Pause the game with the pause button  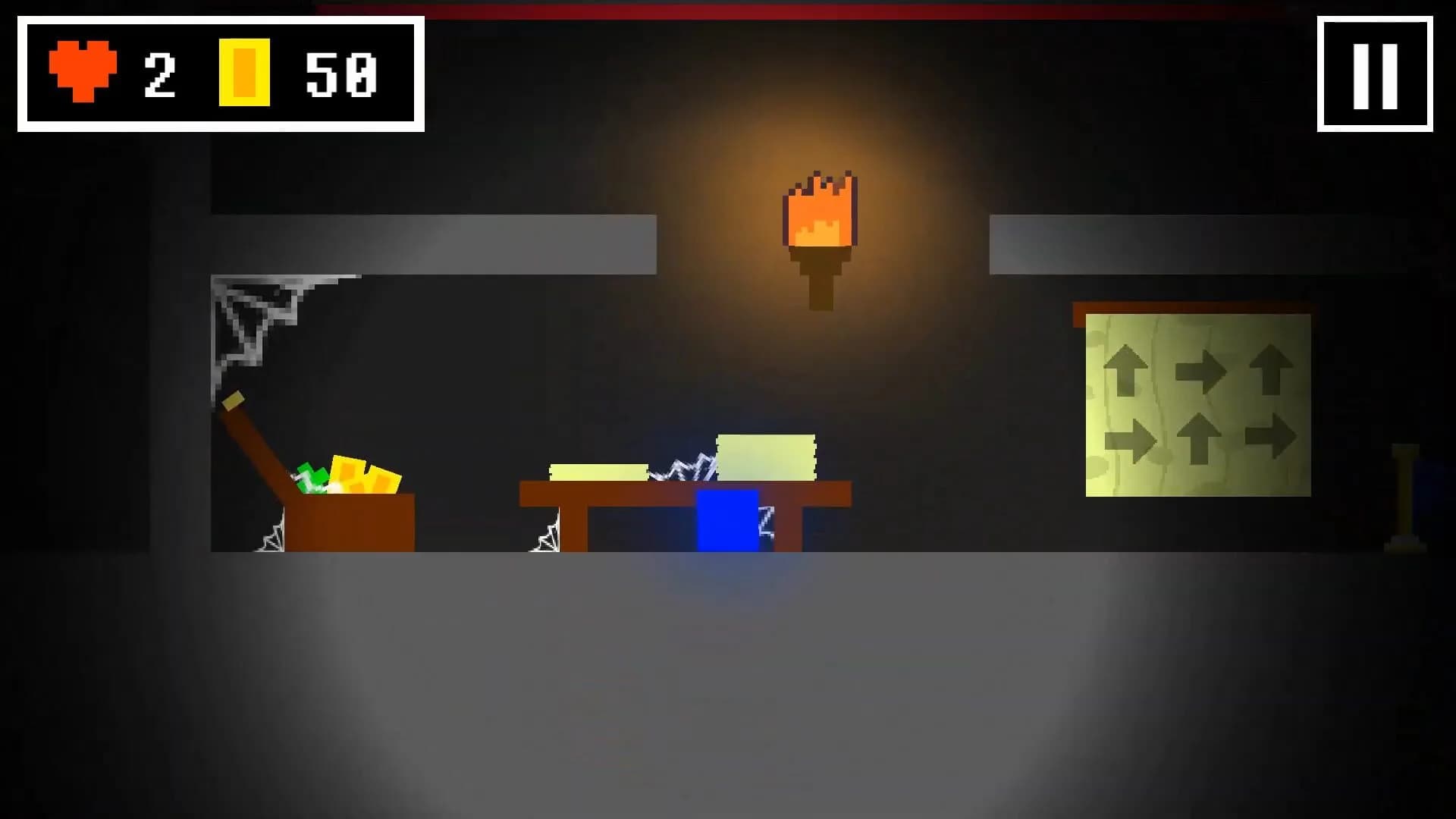[1375, 74]
